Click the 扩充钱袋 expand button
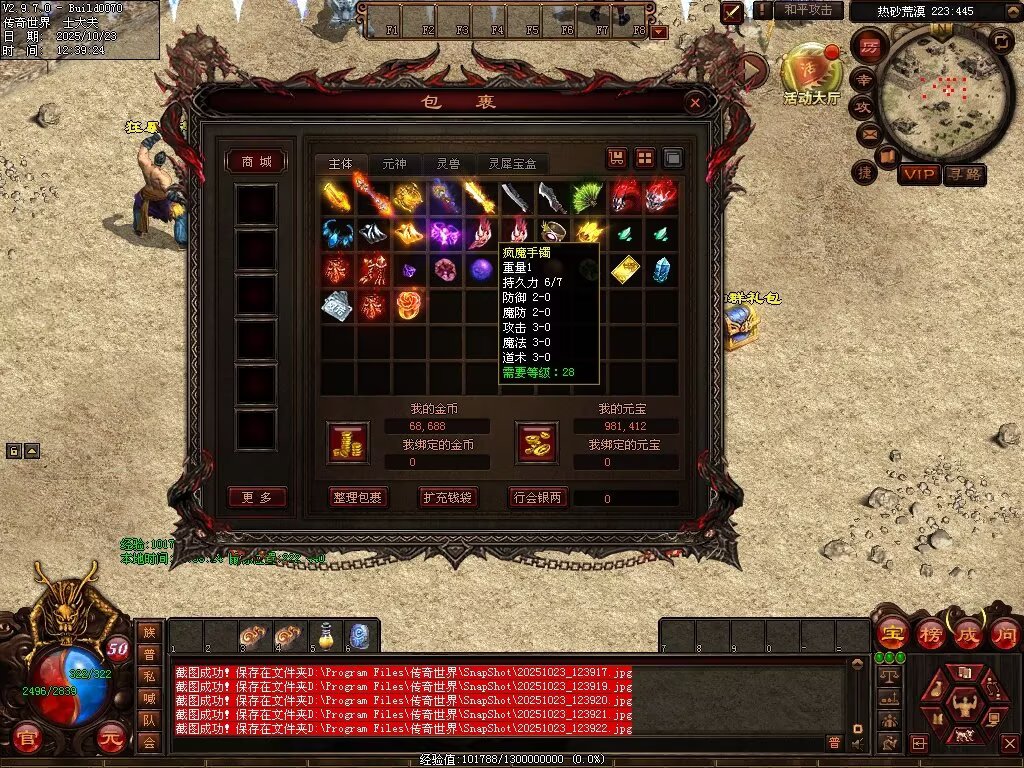The image size is (1024, 768). 447,497
